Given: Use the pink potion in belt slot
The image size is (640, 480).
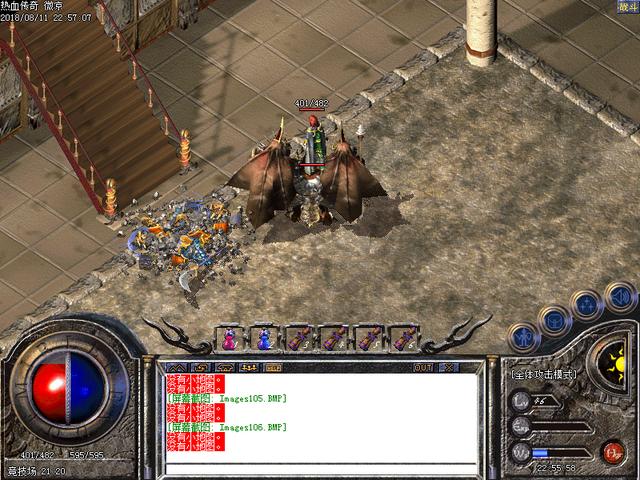Looking at the screenshot, I should (x=229, y=339).
